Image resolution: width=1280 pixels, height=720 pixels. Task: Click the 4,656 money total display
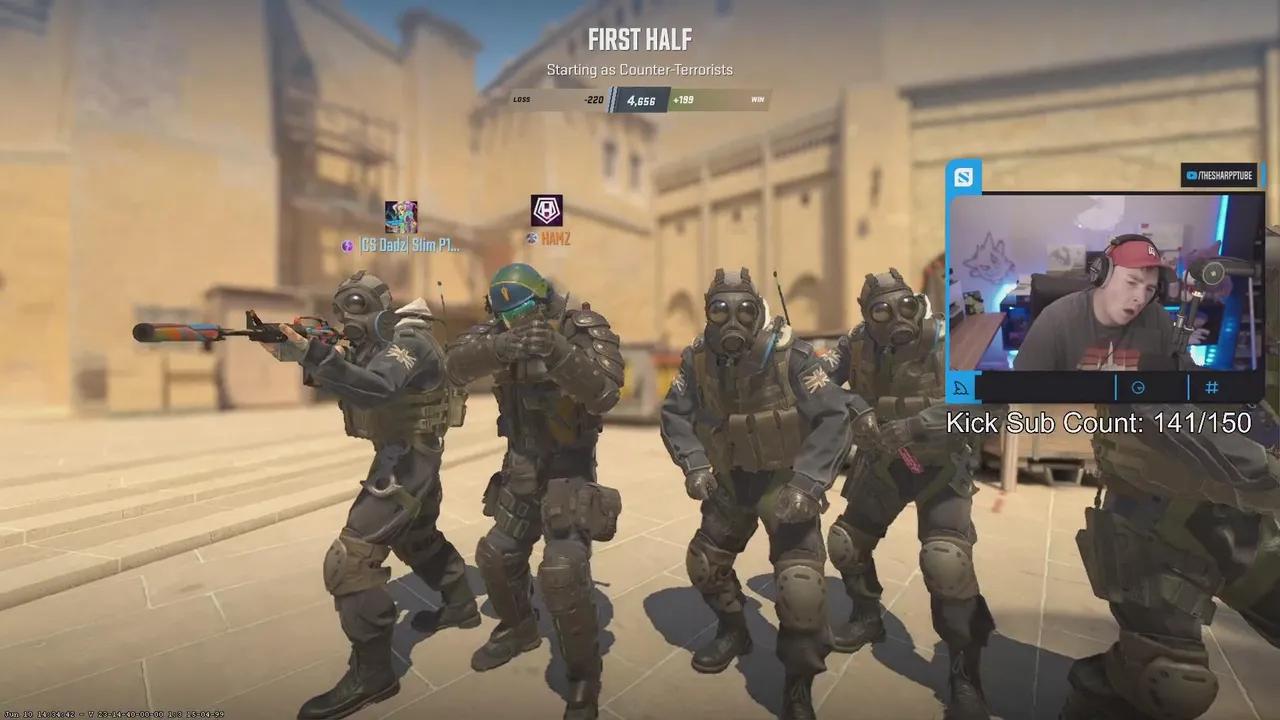pyautogui.click(x=641, y=100)
